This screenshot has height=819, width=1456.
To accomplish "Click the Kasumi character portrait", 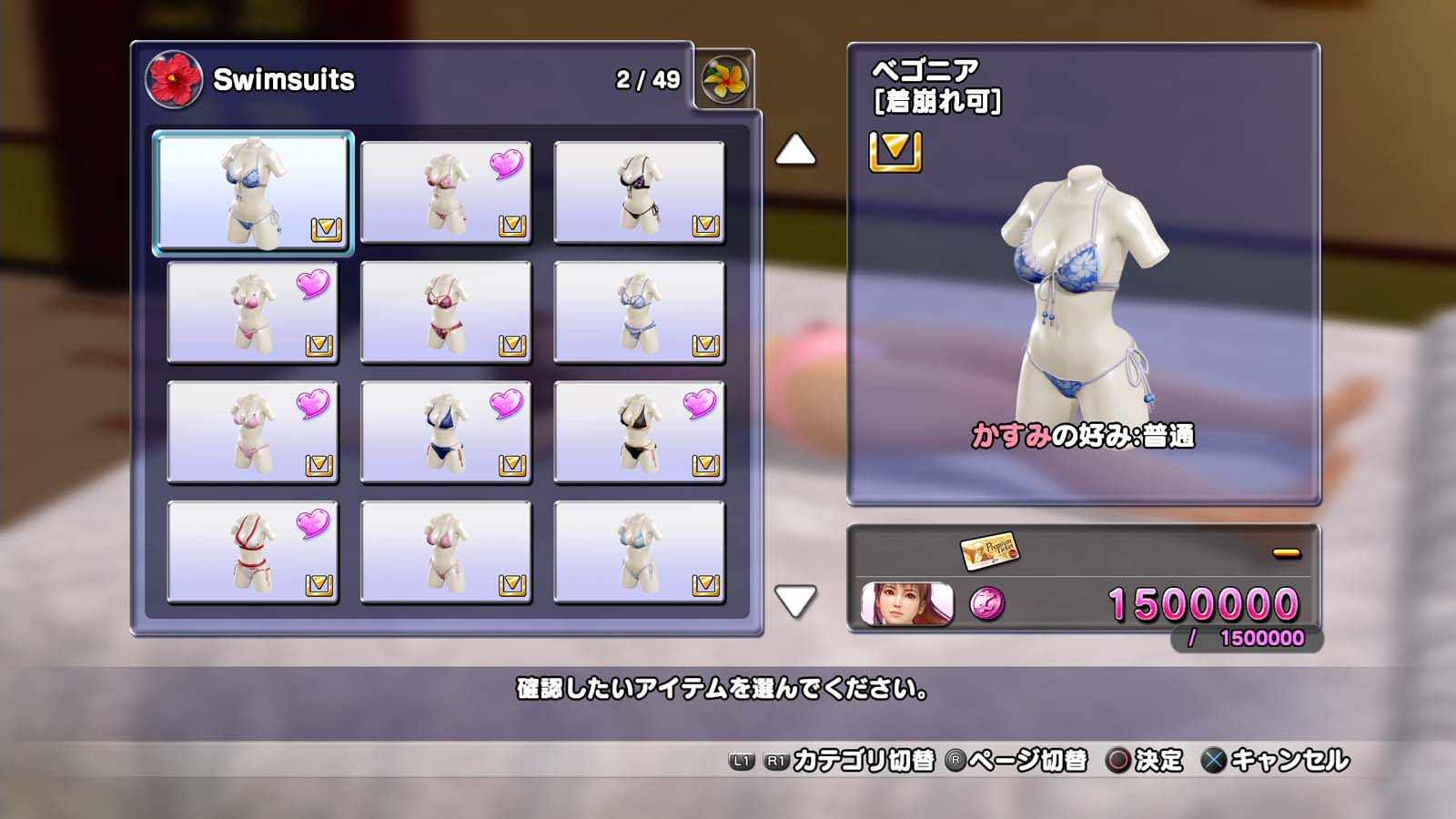I will point(907,604).
